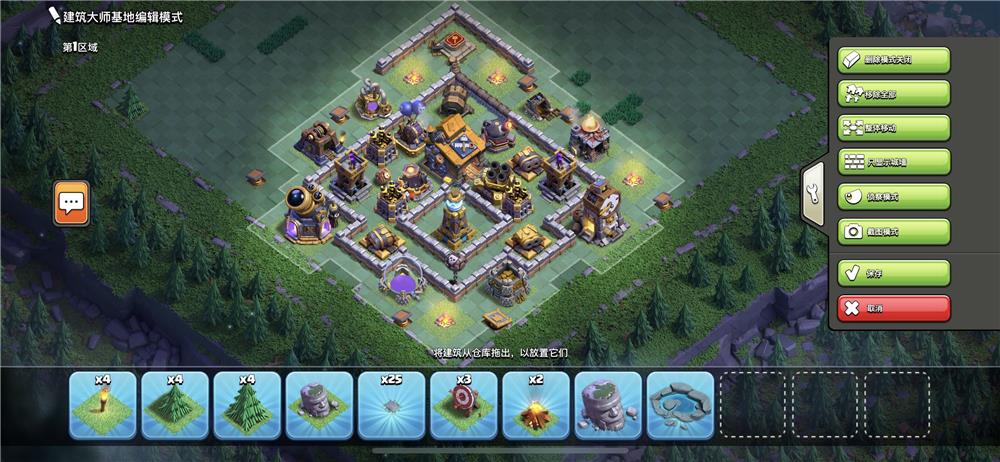Select the 整体移动 move whole base button
The height and width of the screenshot is (462, 1000).
[894, 128]
